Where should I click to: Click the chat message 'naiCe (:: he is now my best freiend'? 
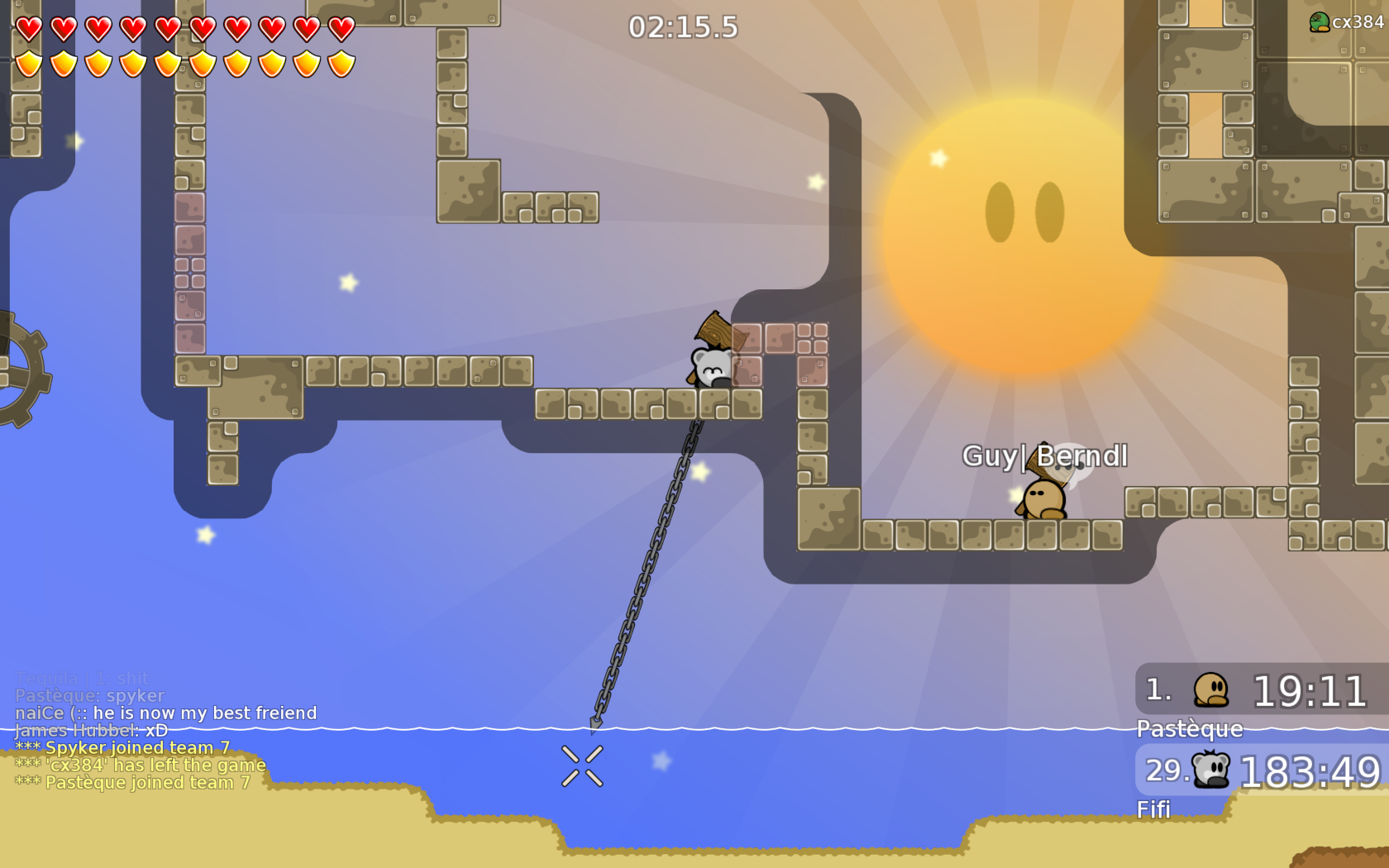click(x=164, y=713)
